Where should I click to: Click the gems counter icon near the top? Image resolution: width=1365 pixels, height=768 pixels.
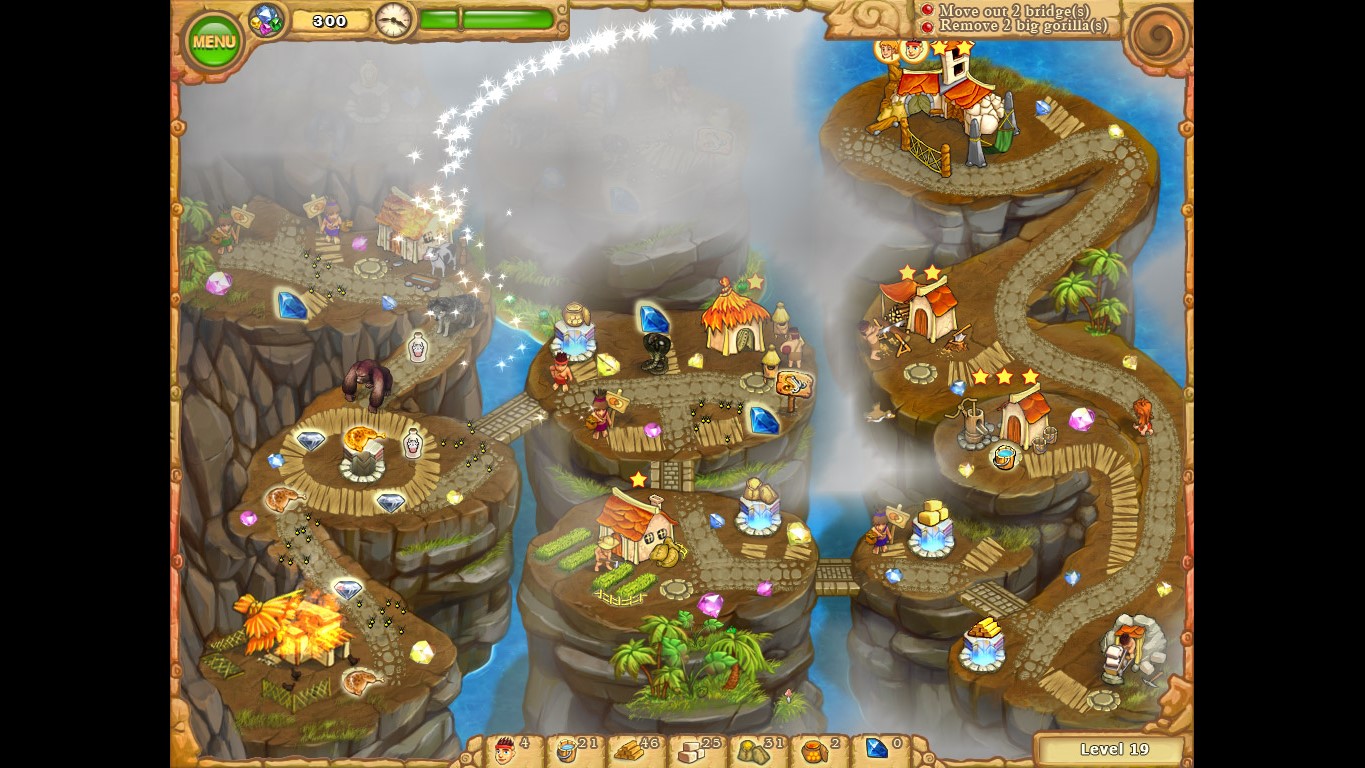tap(266, 18)
